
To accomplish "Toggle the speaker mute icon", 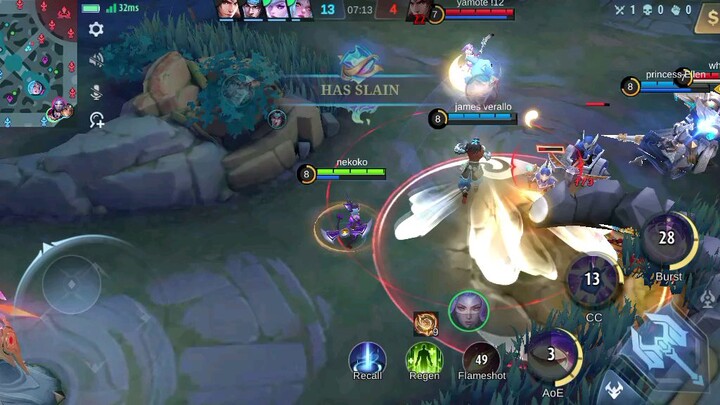I will (x=96, y=60).
